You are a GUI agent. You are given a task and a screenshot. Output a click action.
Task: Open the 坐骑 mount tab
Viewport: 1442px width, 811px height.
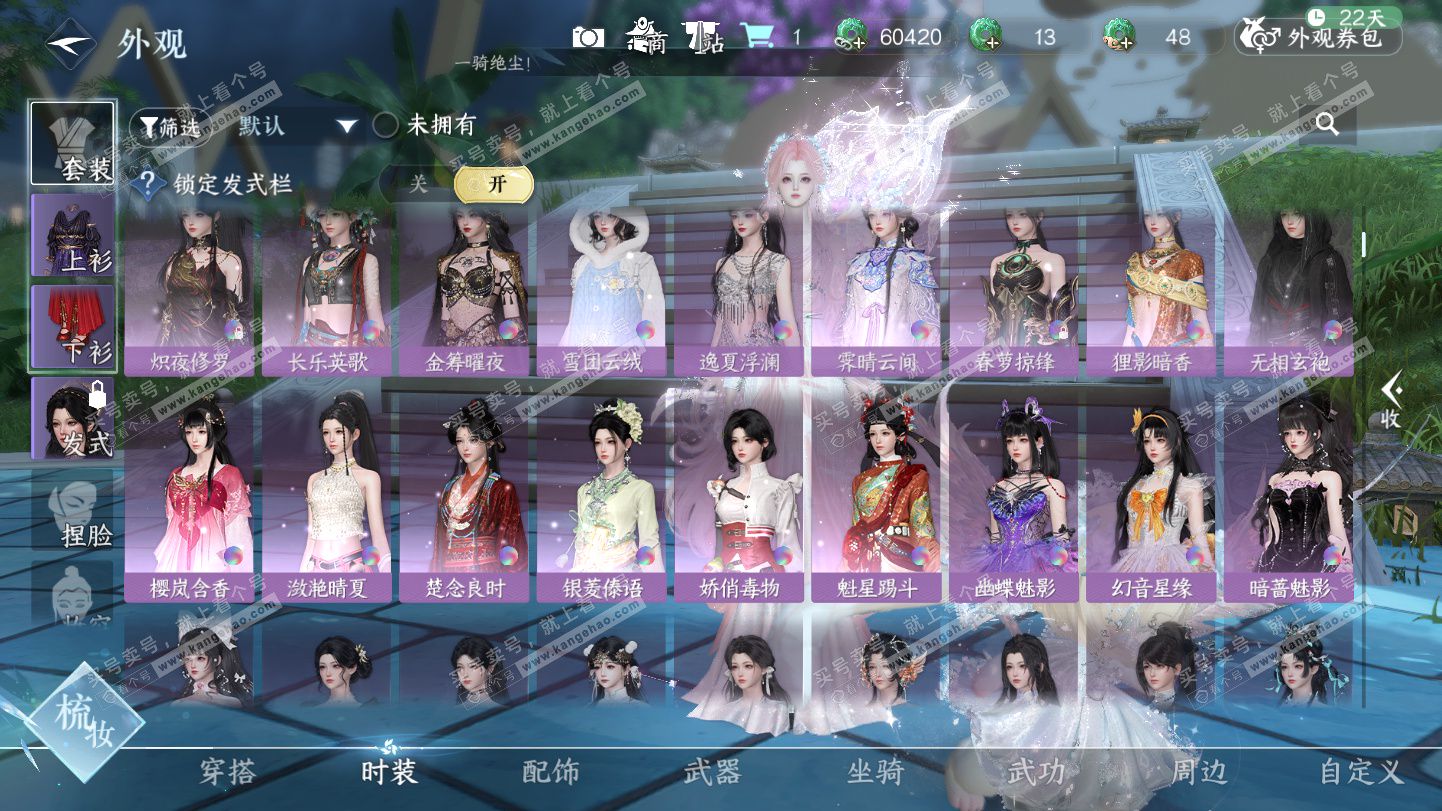[875, 772]
